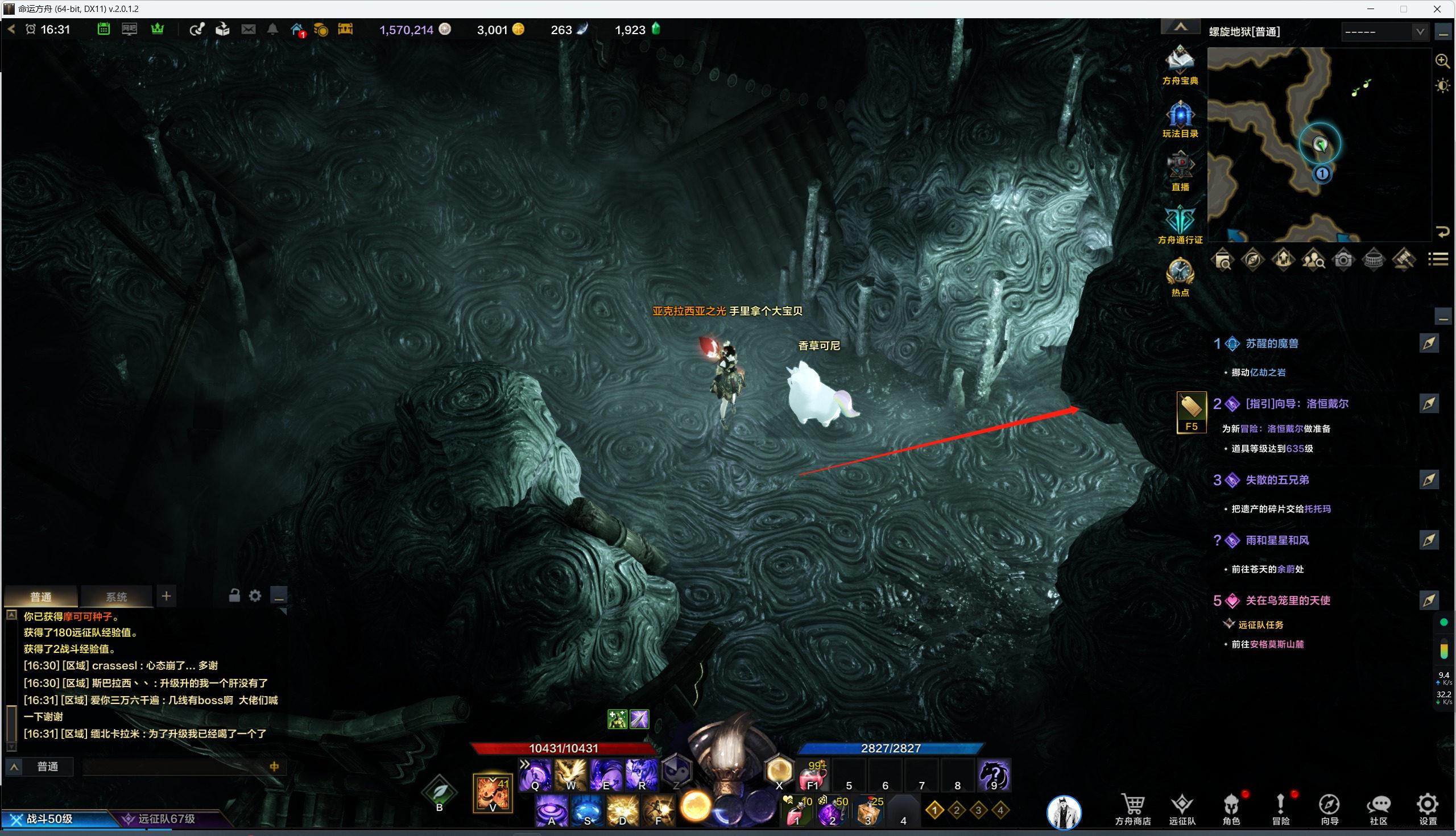Open the 设置 settings menu

coord(1428,809)
